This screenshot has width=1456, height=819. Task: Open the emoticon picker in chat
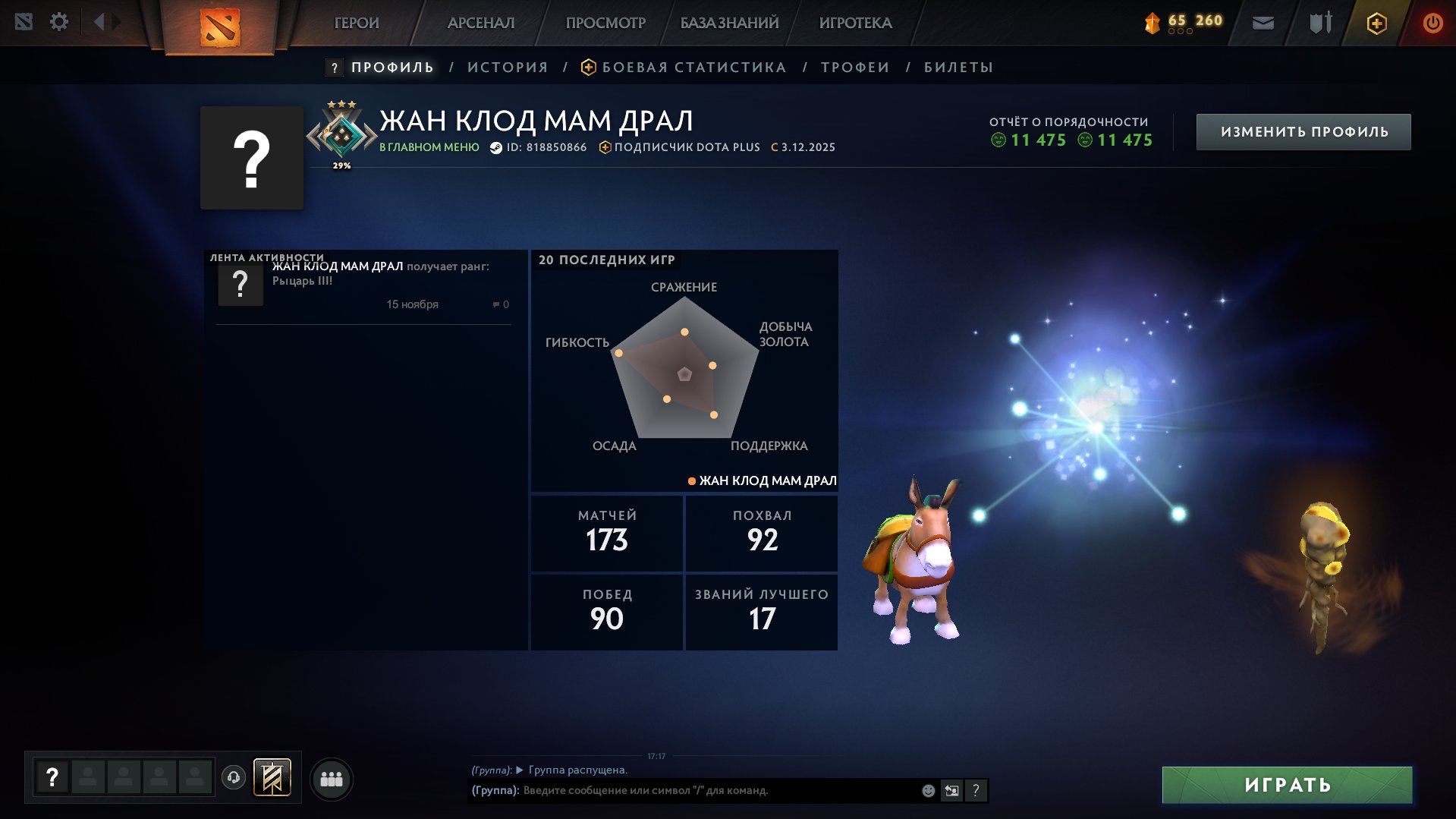coord(928,791)
